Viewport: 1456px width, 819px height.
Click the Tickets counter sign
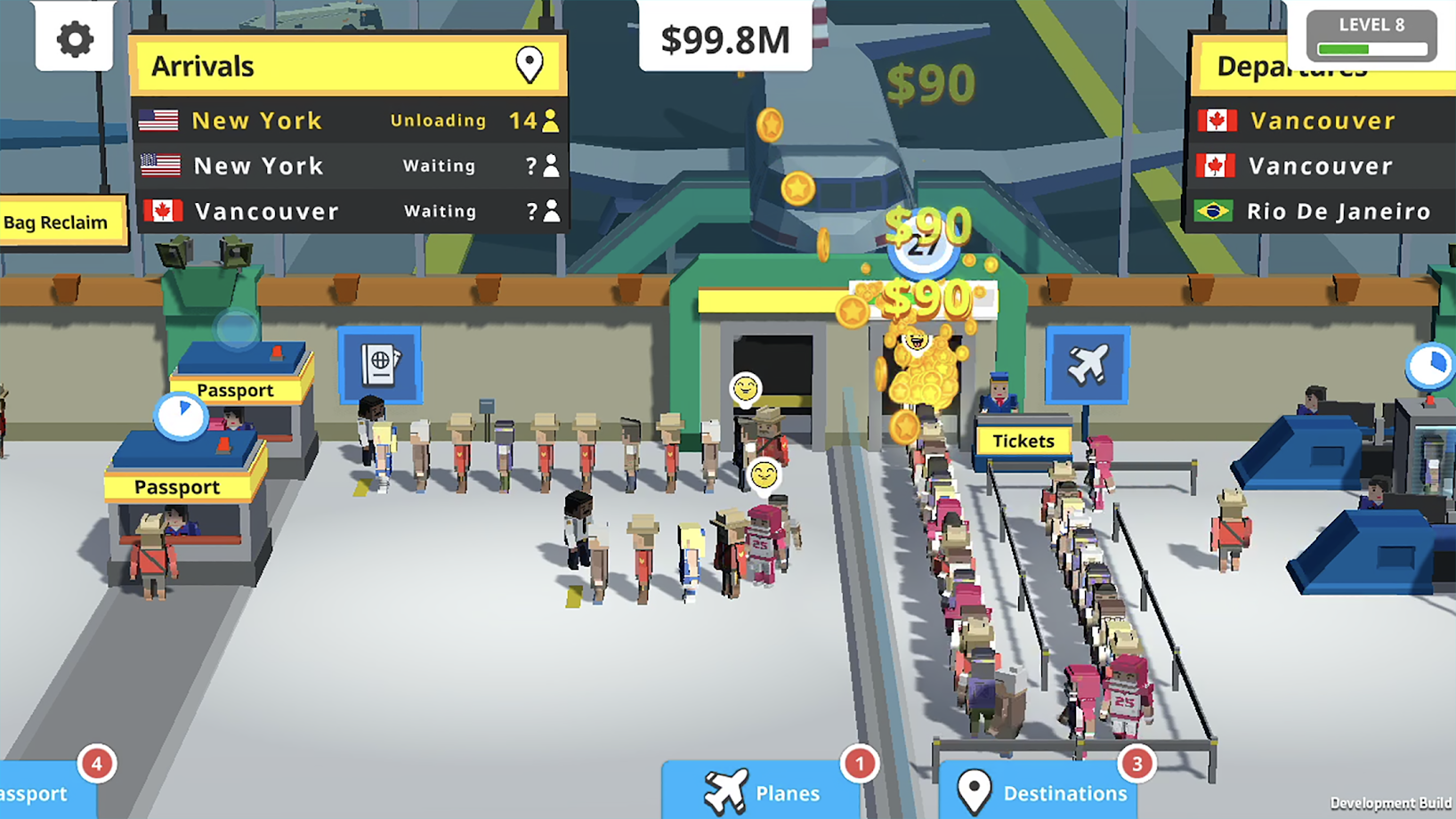click(1022, 441)
